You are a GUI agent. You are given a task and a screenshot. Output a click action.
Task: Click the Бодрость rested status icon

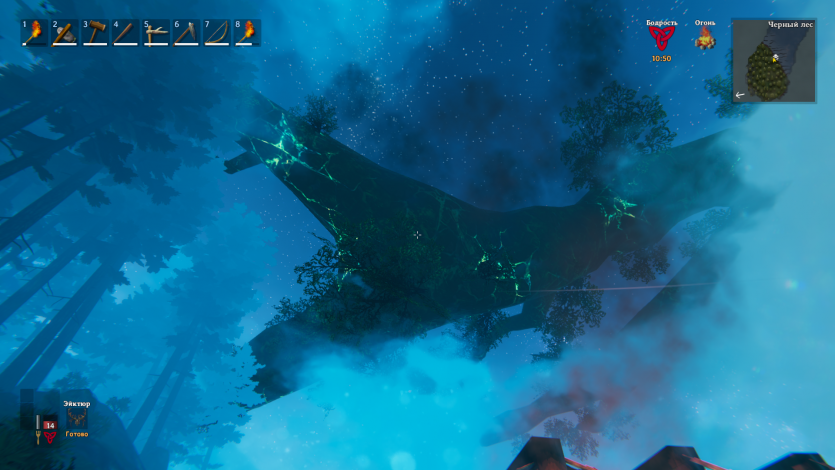tap(661, 39)
